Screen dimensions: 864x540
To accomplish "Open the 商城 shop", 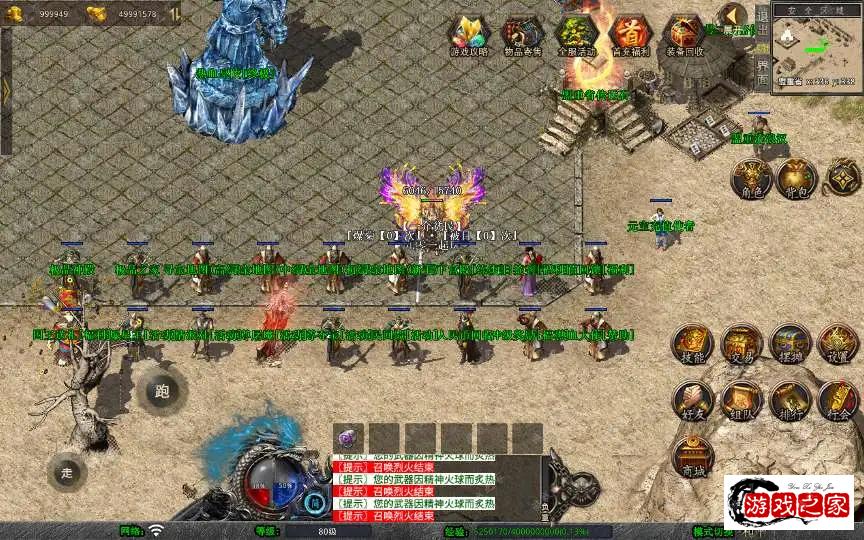I will (x=693, y=456).
